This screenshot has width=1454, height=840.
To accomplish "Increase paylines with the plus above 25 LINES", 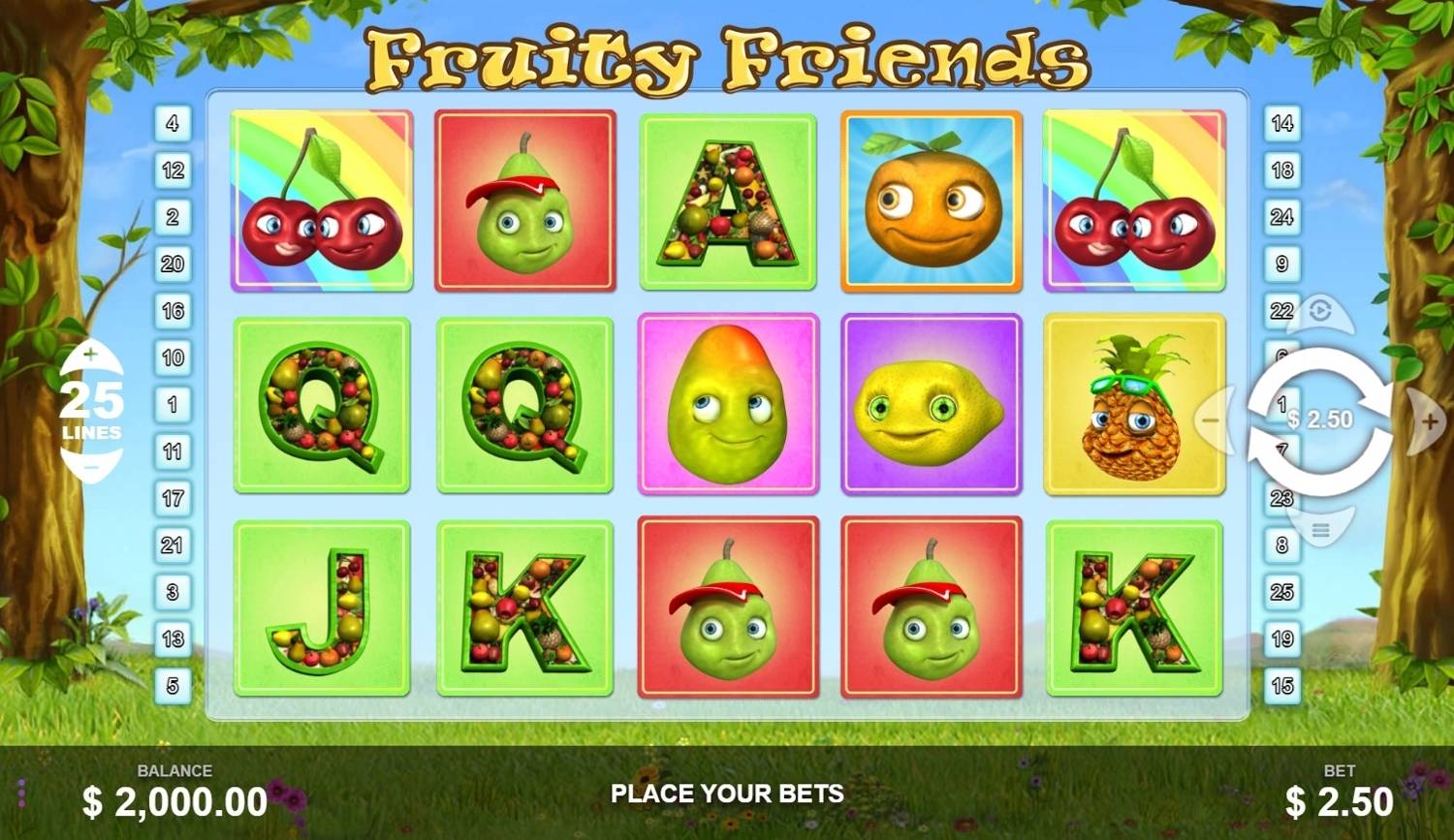I will (x=92, y=354).
